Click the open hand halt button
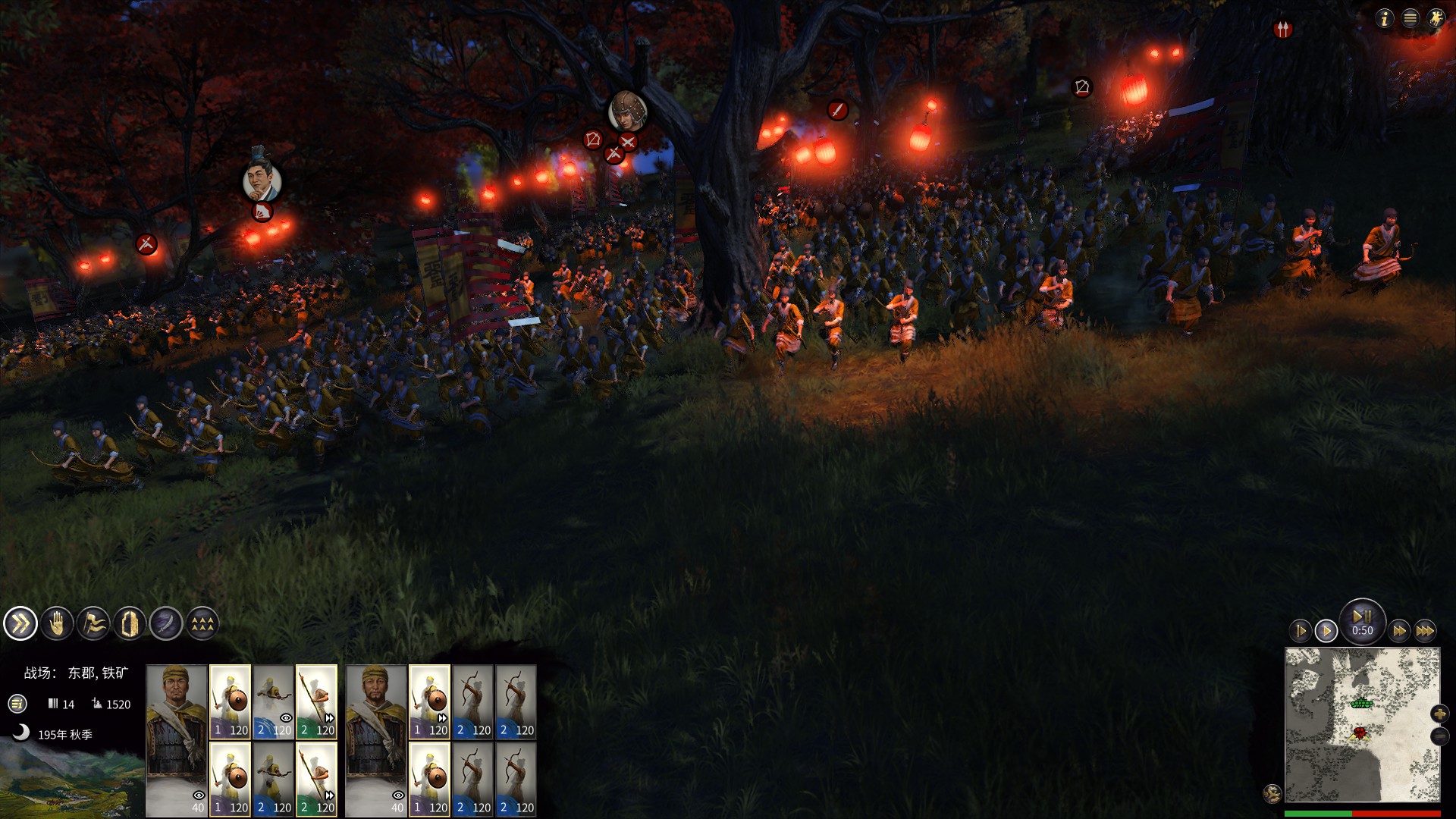 pos(57,624)
